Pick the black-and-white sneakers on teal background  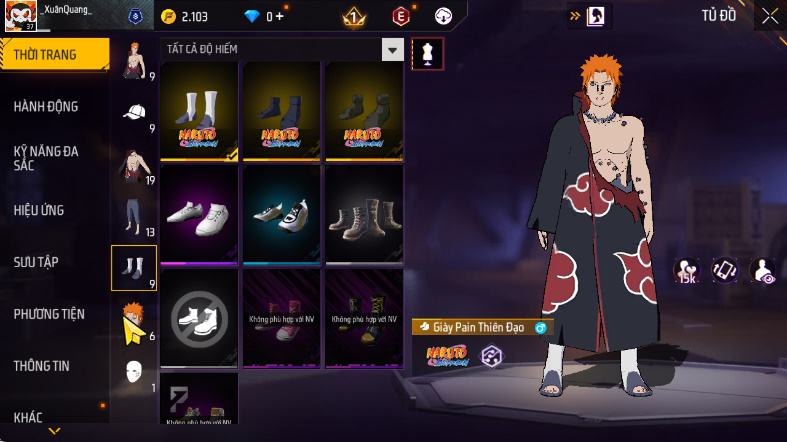point(282,213)
